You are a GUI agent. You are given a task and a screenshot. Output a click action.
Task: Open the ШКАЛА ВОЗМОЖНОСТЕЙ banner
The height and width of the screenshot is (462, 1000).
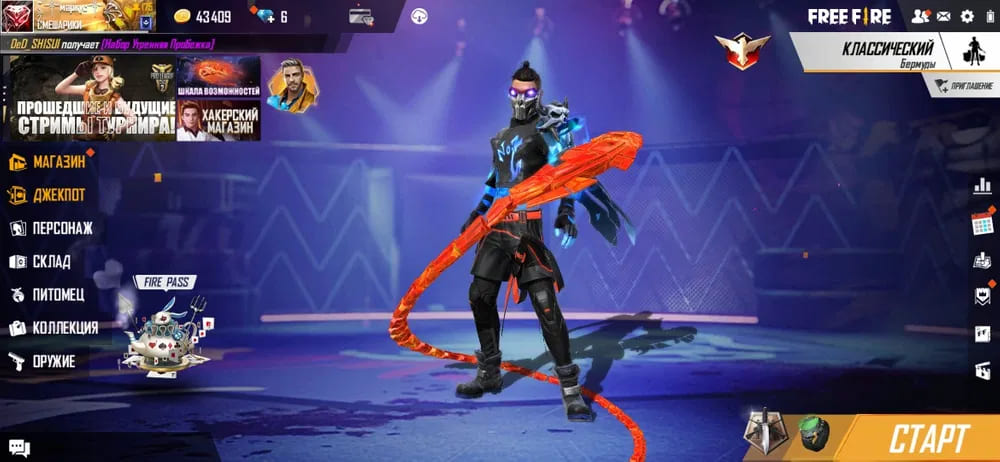[x=218, y=77]
